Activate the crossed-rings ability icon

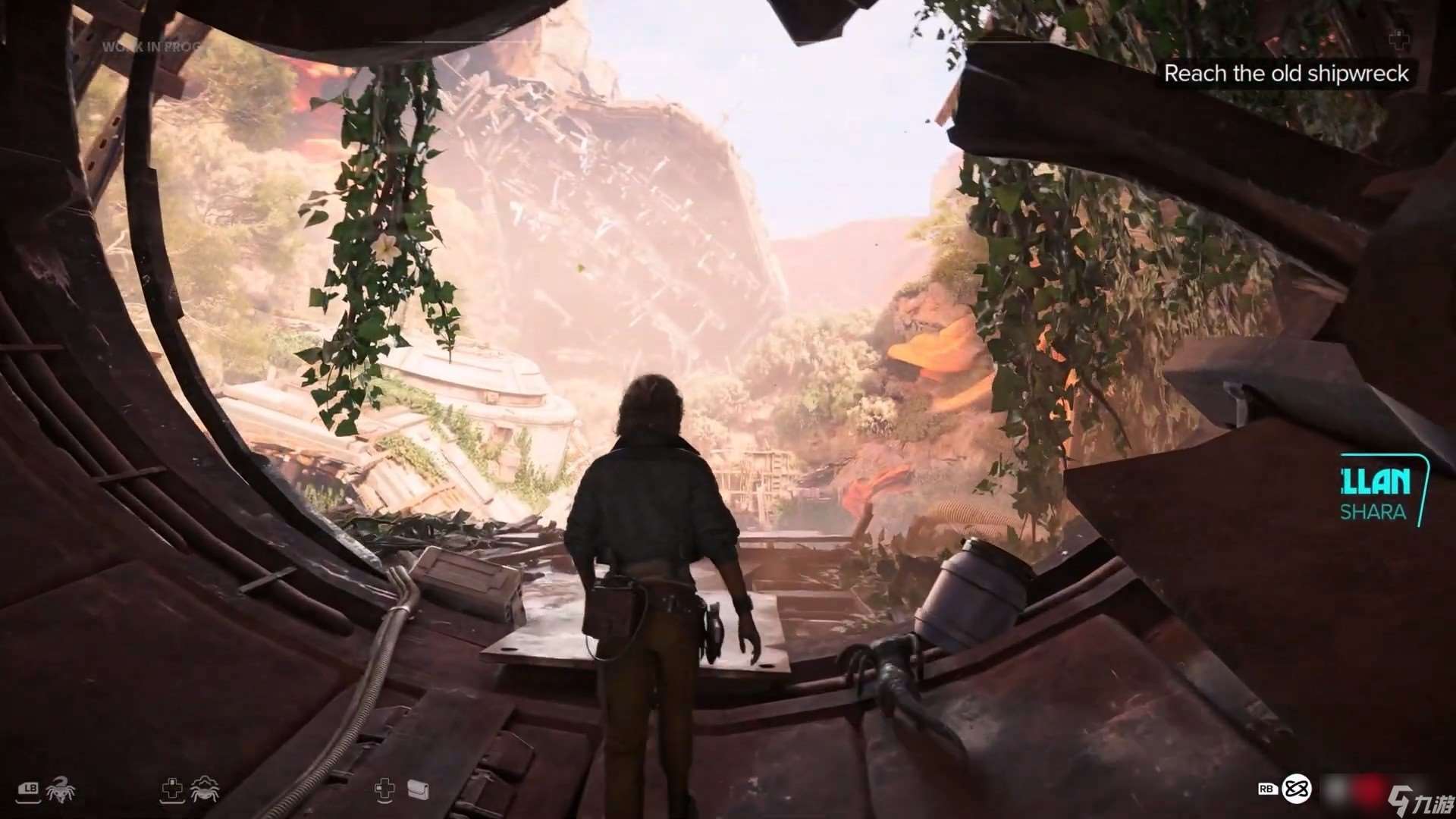[x=1295, y=789]
